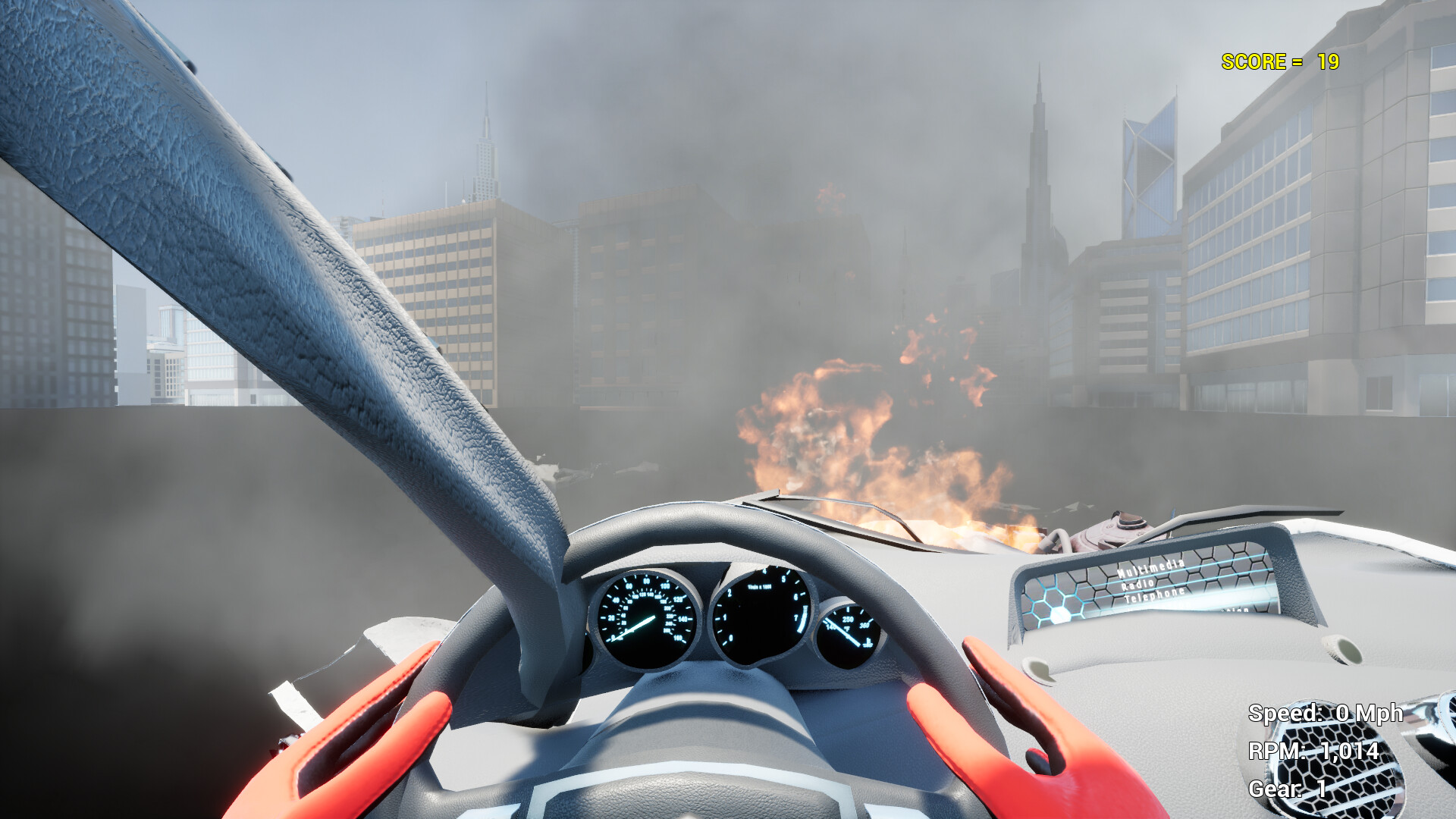This screenshot has width=1456, height=819.
Task: Select Multimedia on the infotainment screen
Action: coord(1150,570)
